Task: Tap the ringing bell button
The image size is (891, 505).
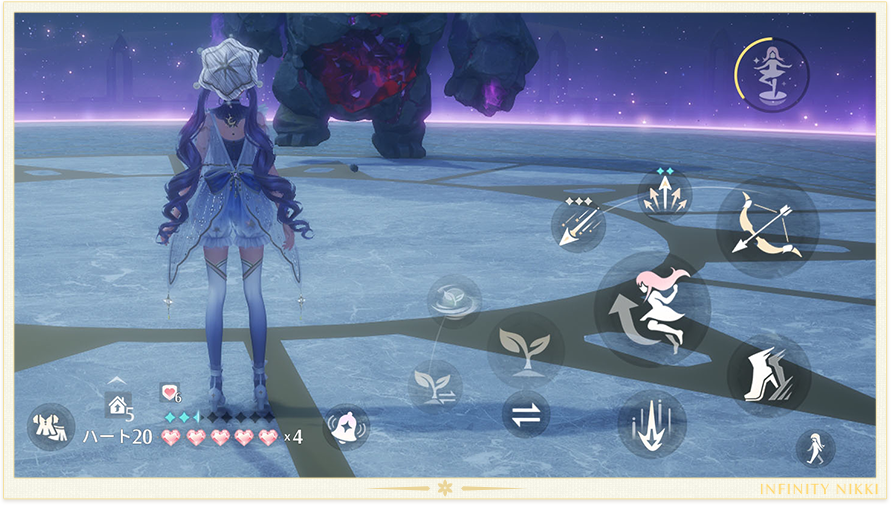Action: coord(346,427)
